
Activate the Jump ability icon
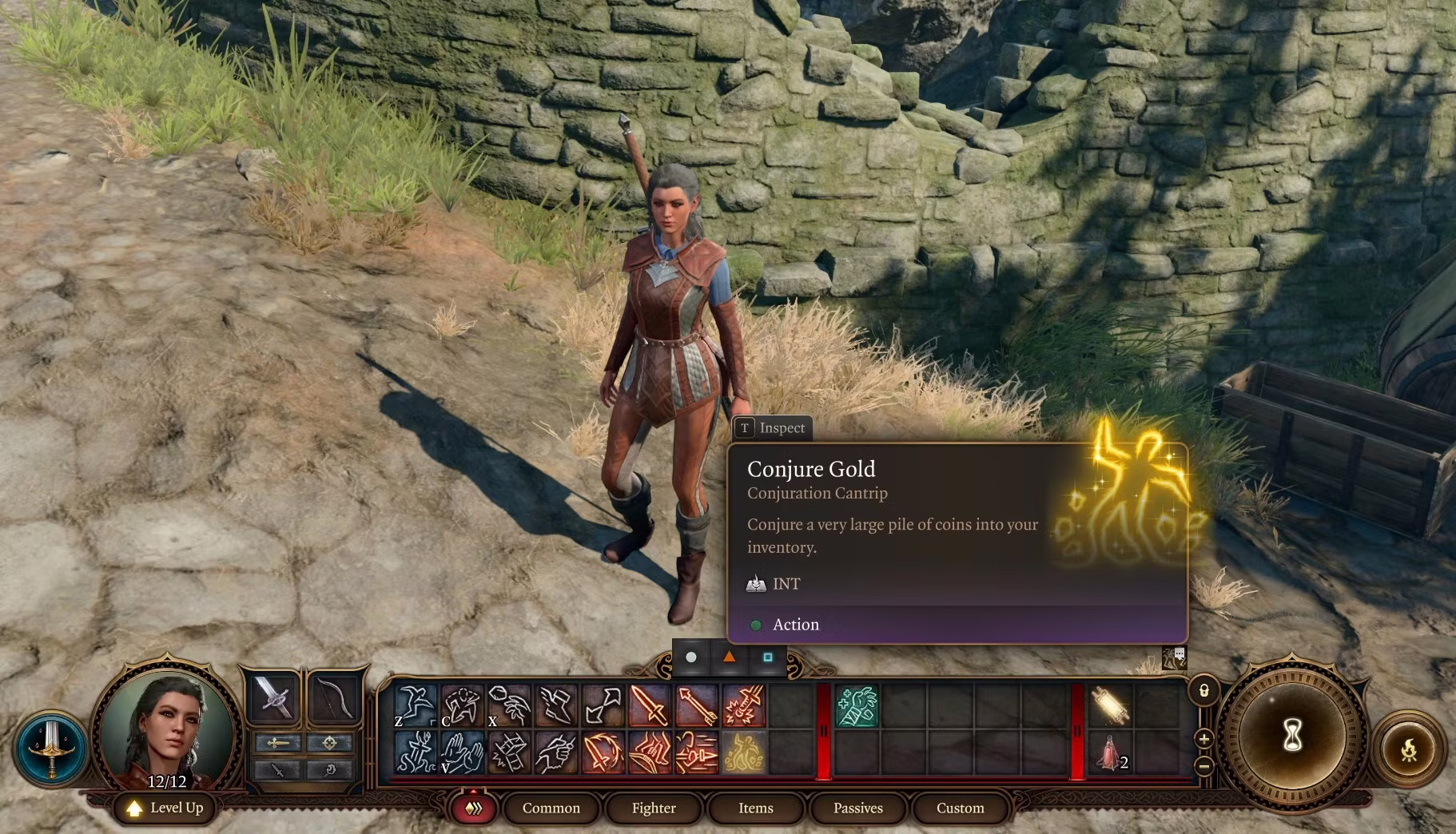coord(416,706)
